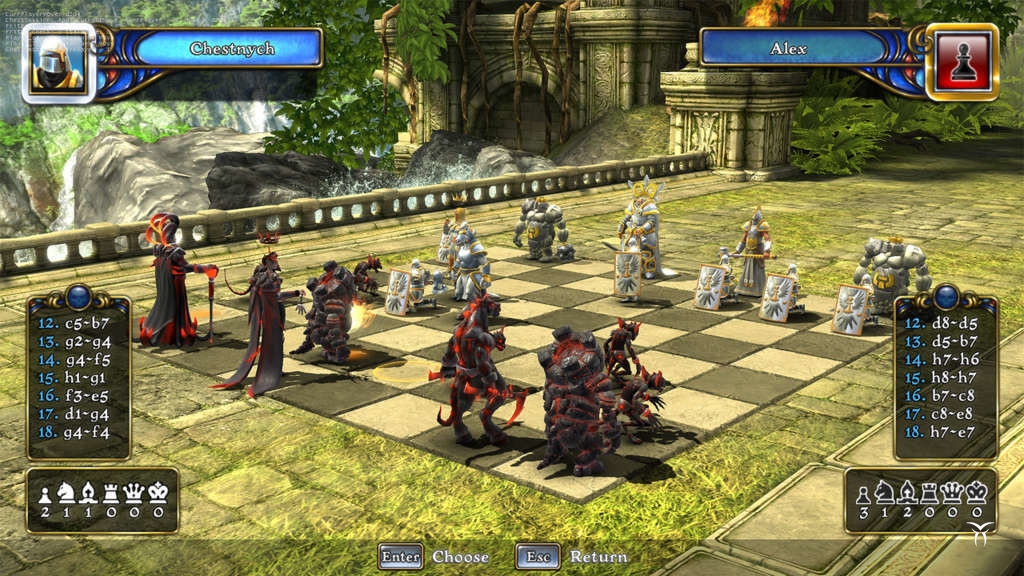
Task: Choose move 16 b7-c8 in the move history
Action: 942,396
